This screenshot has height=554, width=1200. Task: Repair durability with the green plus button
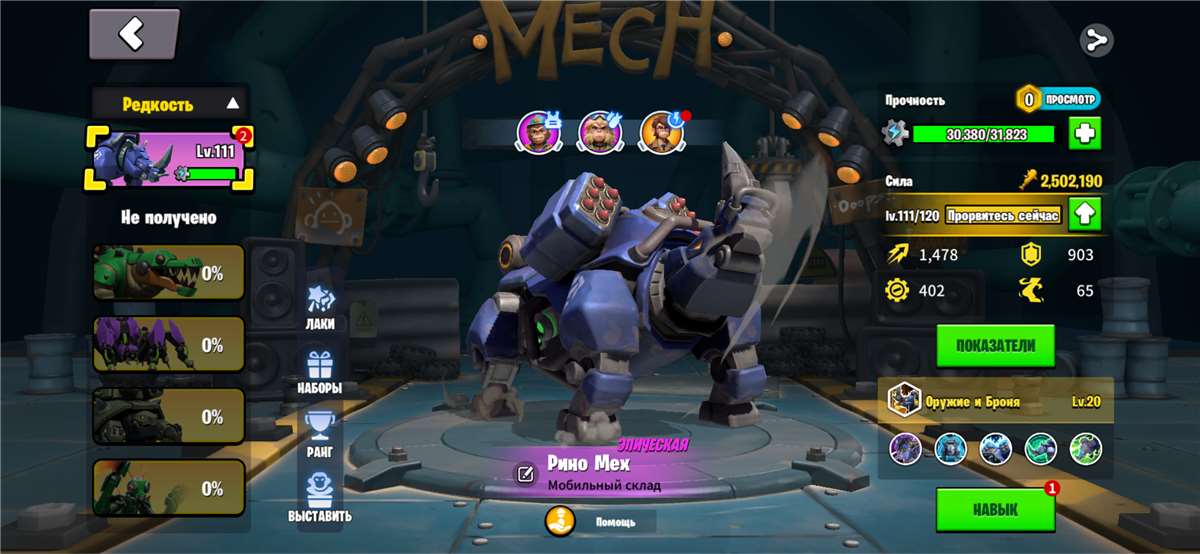click(x=1085, y=133)
